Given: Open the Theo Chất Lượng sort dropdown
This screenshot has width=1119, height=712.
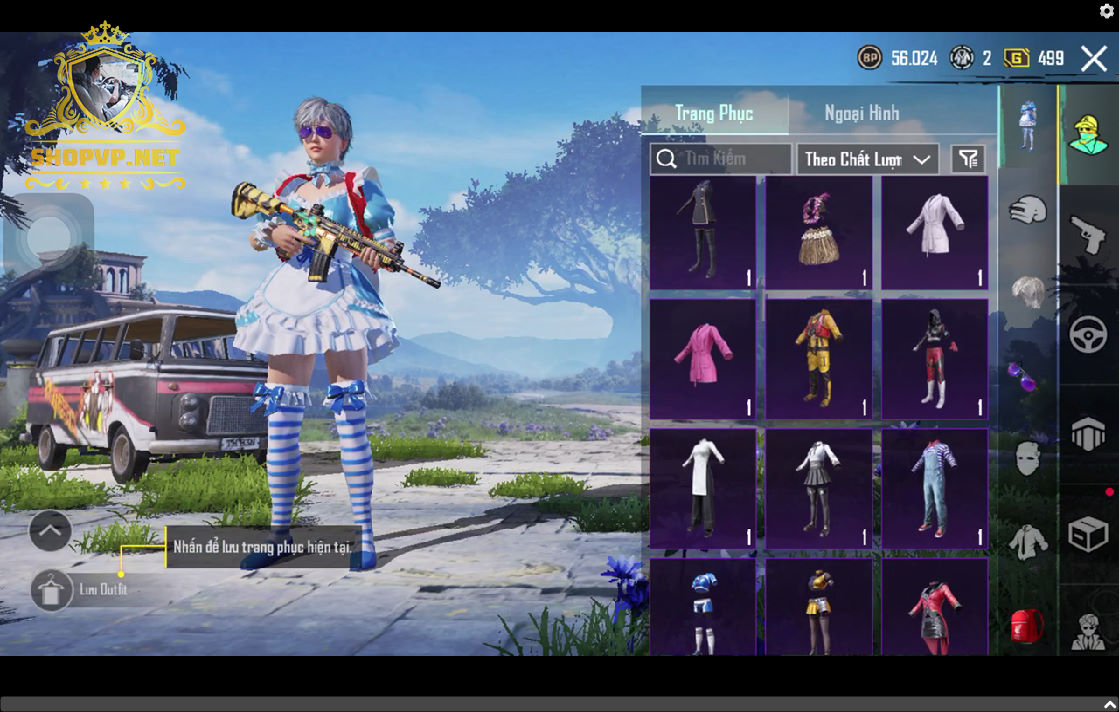Looking at the screenshot, I should pyautogui.click(x=867, y=159).
